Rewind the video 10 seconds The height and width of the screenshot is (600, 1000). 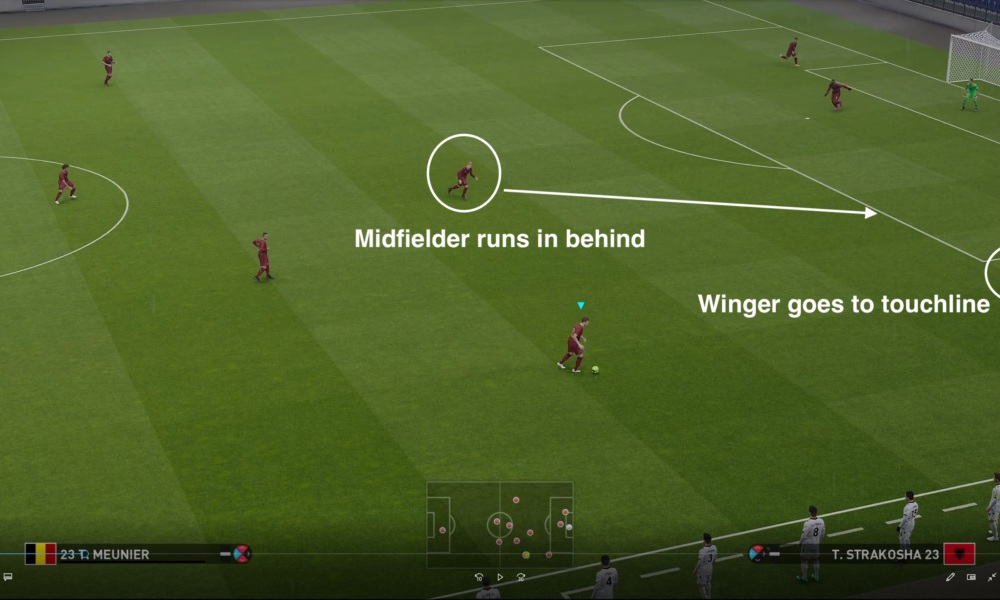pos(479,577)
